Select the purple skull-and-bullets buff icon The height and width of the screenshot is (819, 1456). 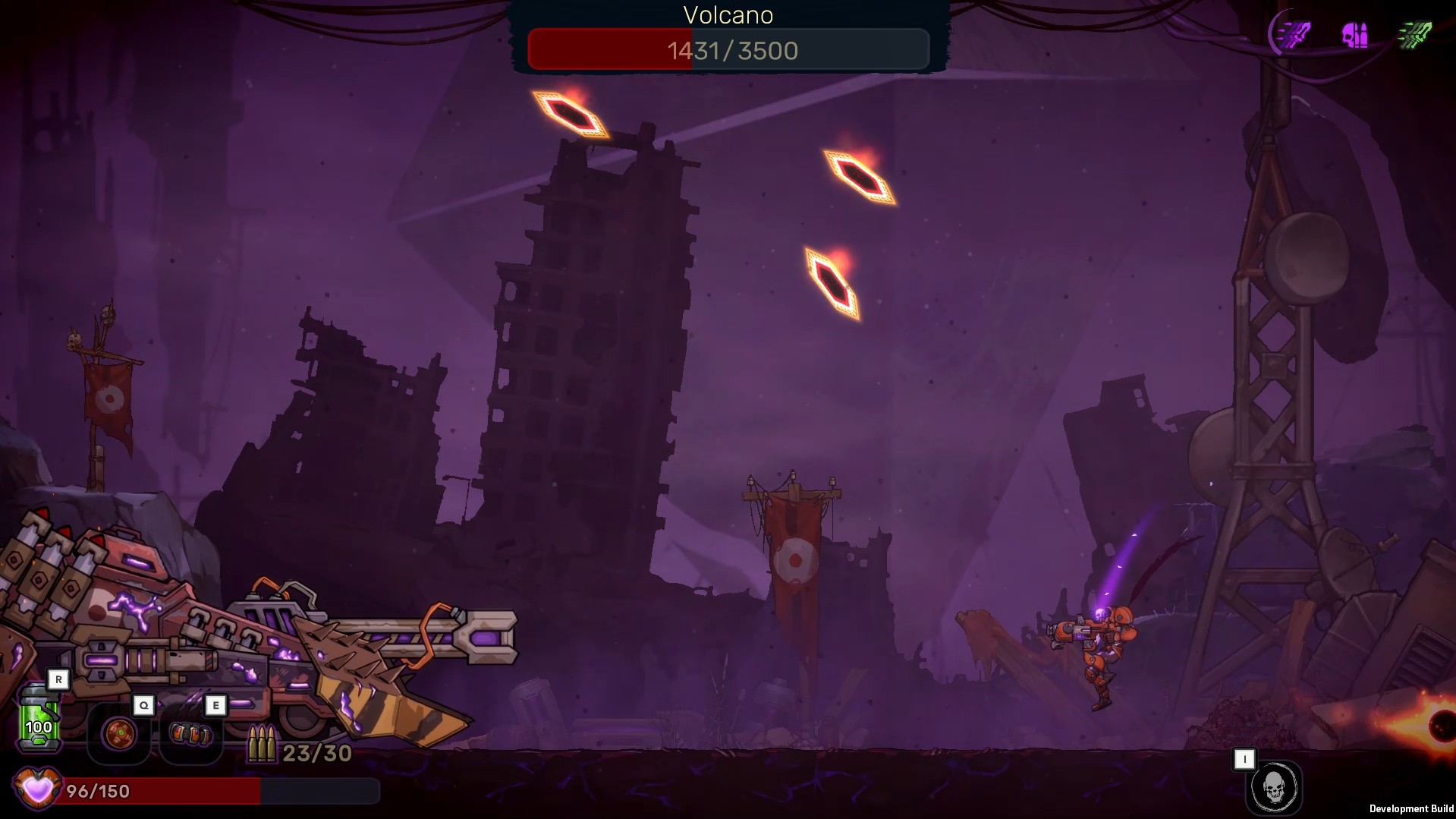point(1355,34)
